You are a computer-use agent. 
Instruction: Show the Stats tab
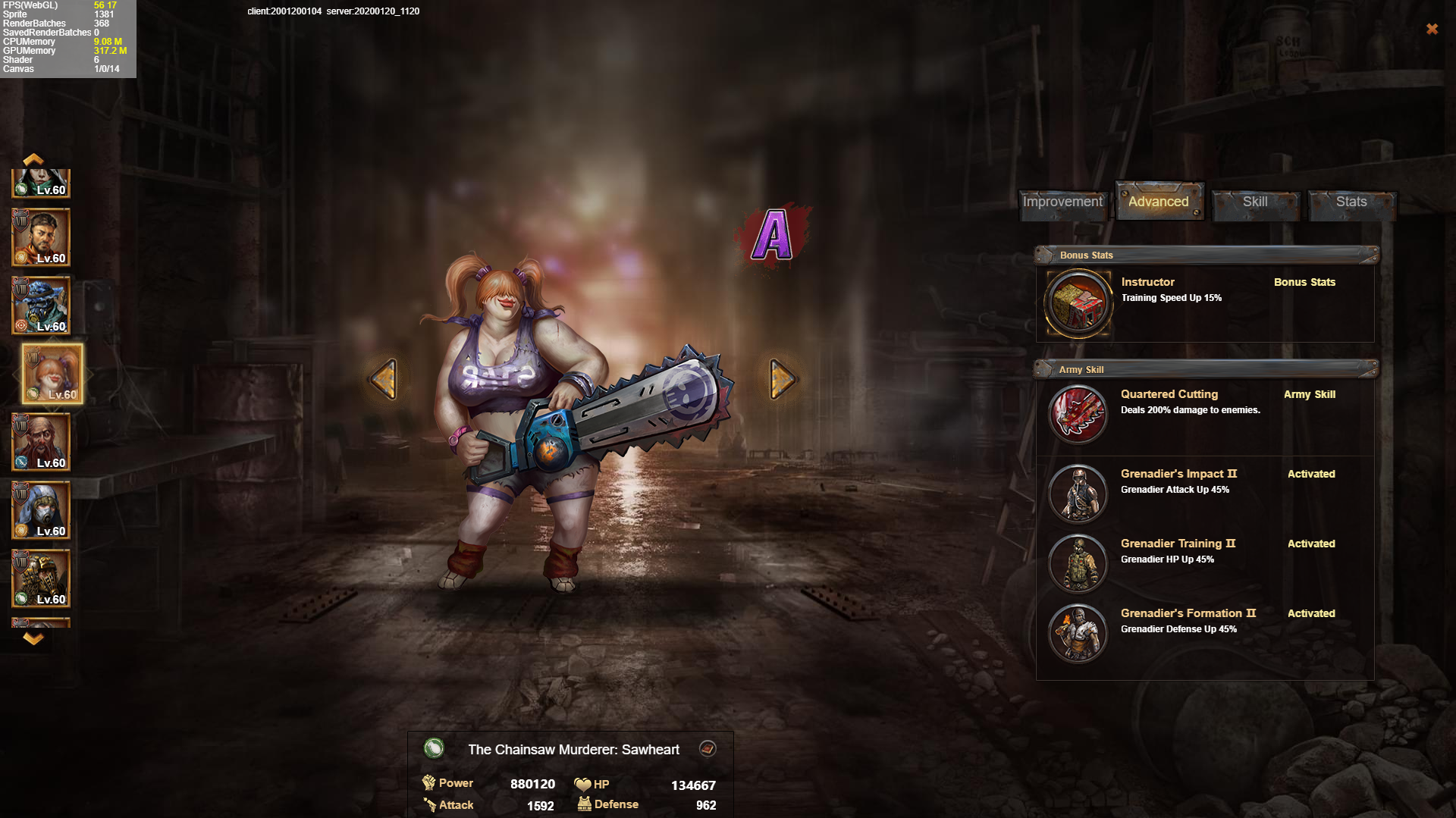click(x=1351, y=202)
